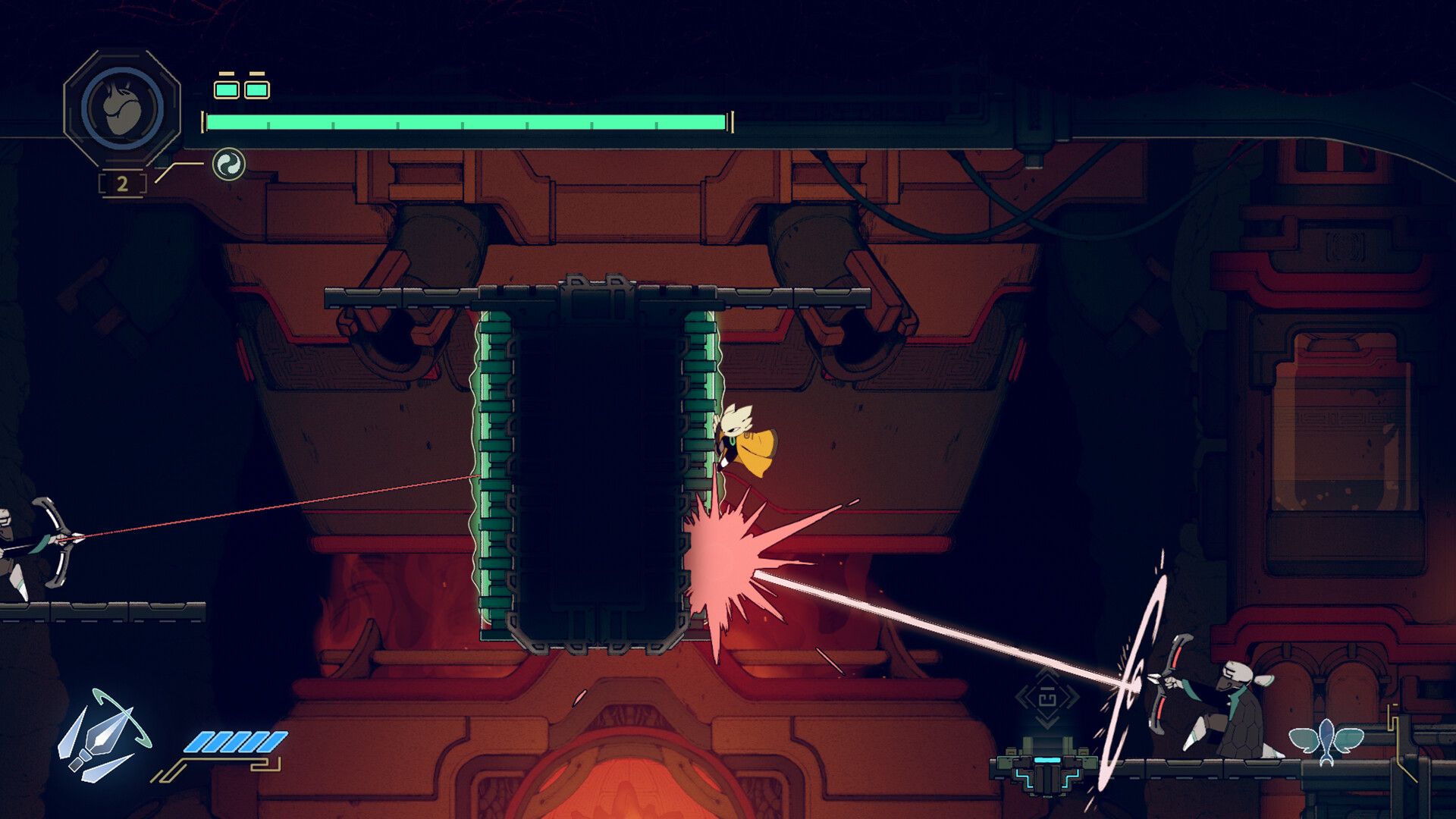Expand the bracketed counter showing number 2
Image resolution: width=1456 pixels, height=819 pixels.
(122, 183)
